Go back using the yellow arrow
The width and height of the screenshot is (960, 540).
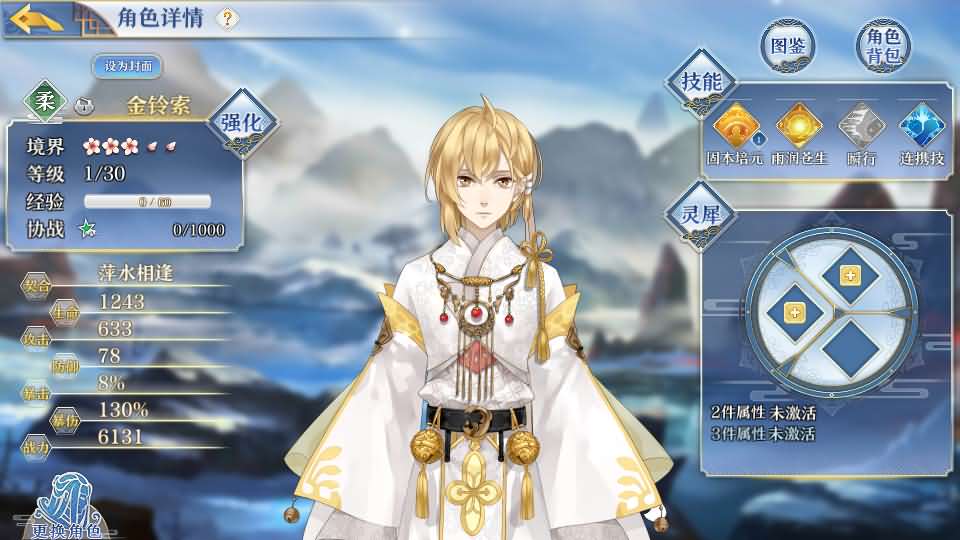(x=34, y=19)
